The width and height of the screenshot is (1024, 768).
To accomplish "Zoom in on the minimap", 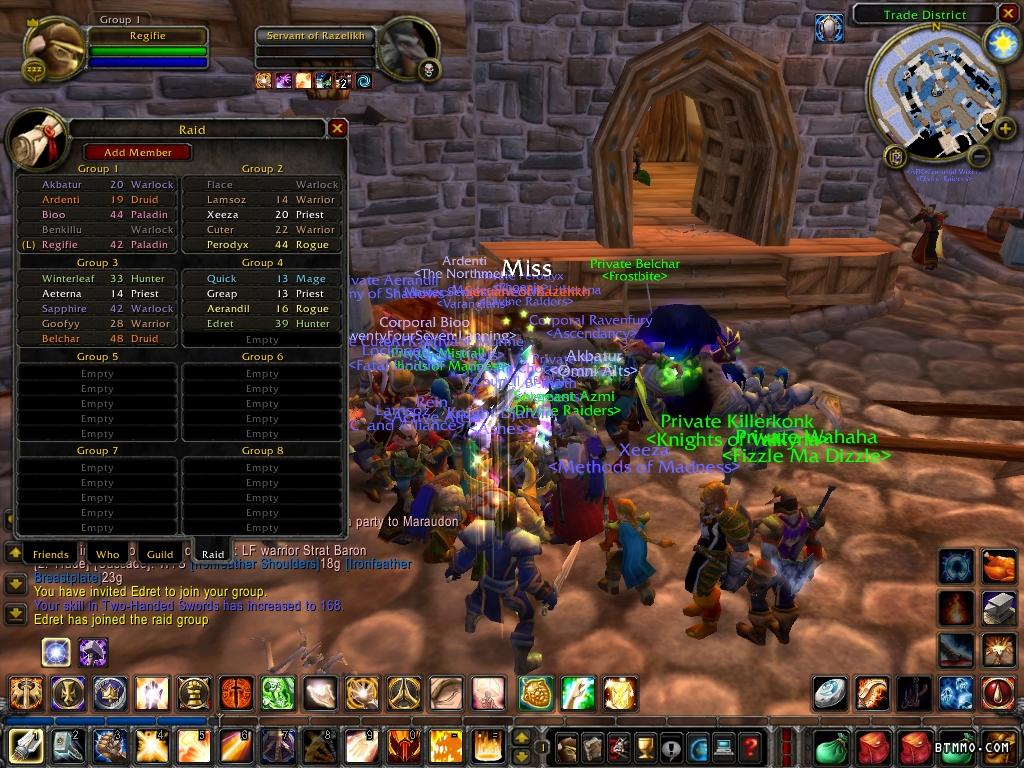I will pyautogui.click(x=1004, y=128).
